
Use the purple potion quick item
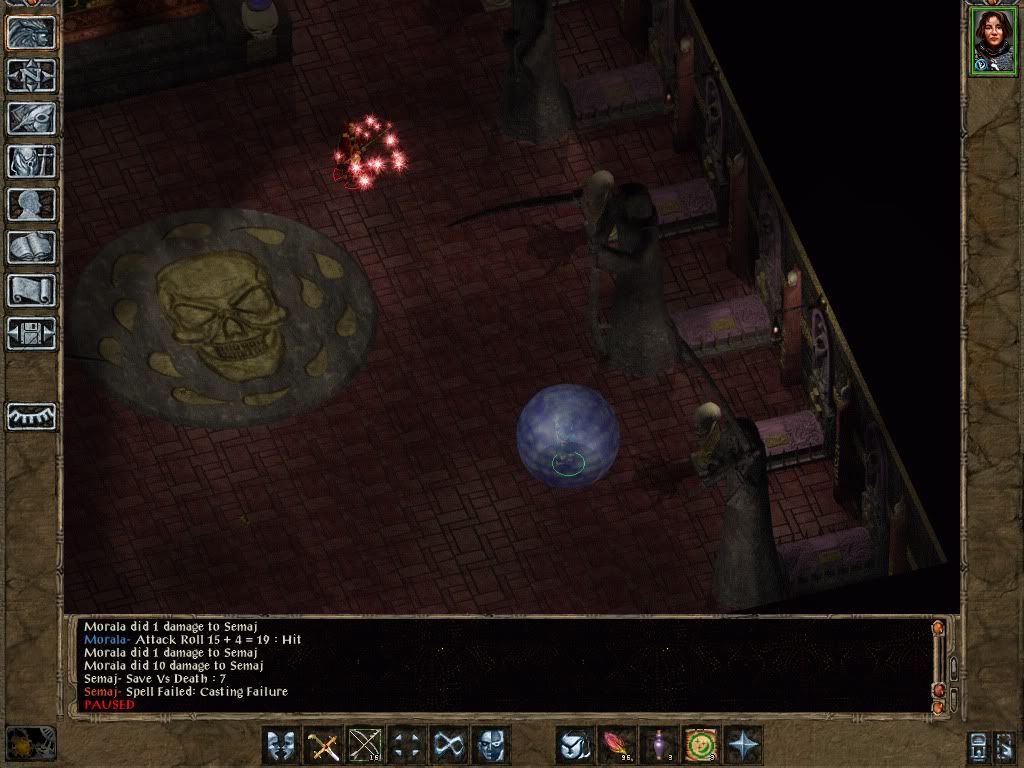[659, 745]
